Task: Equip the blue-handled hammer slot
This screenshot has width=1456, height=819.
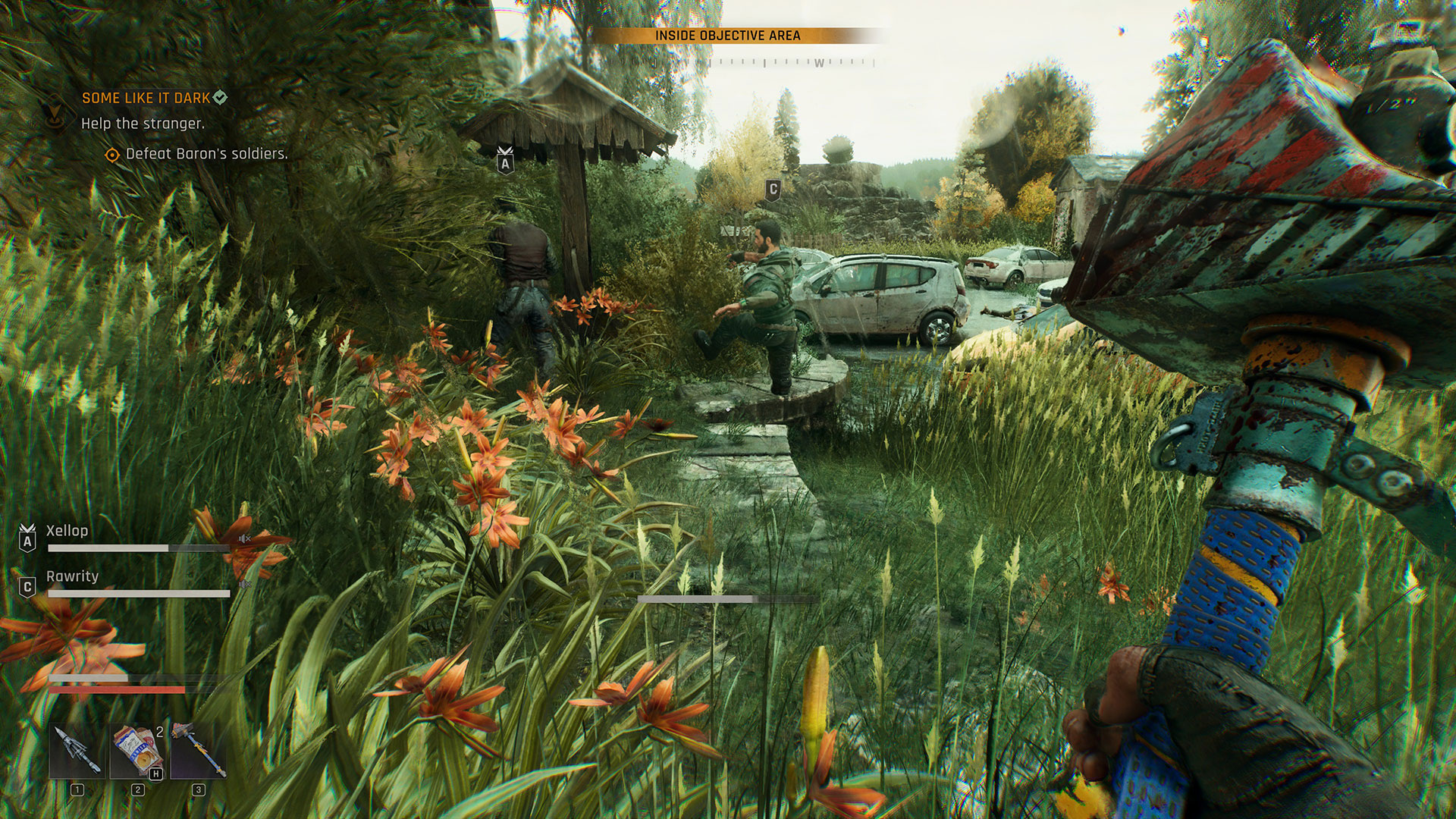Action: 198,751
